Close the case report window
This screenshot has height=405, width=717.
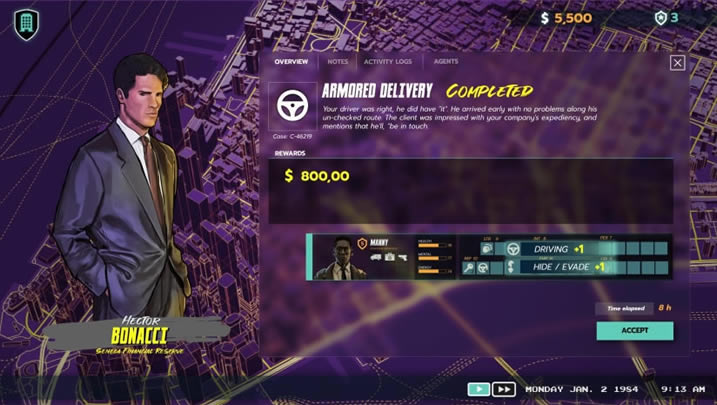[x=677, y=62]
